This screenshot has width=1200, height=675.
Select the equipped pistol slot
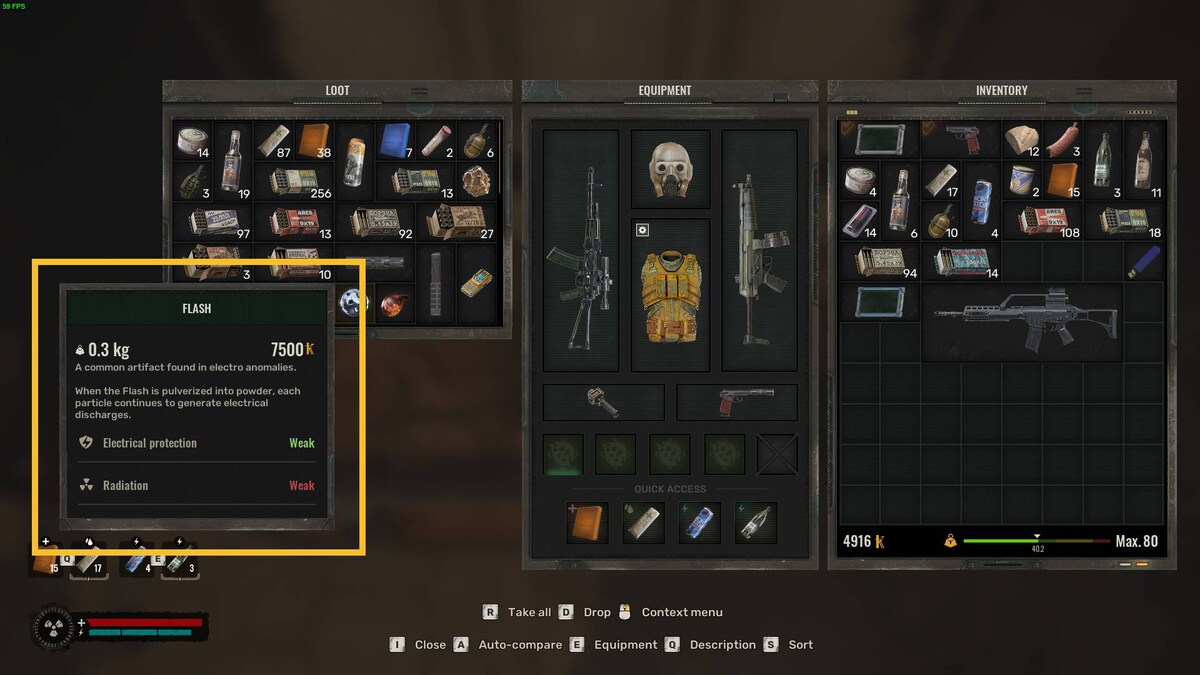[x=737, y=402]
